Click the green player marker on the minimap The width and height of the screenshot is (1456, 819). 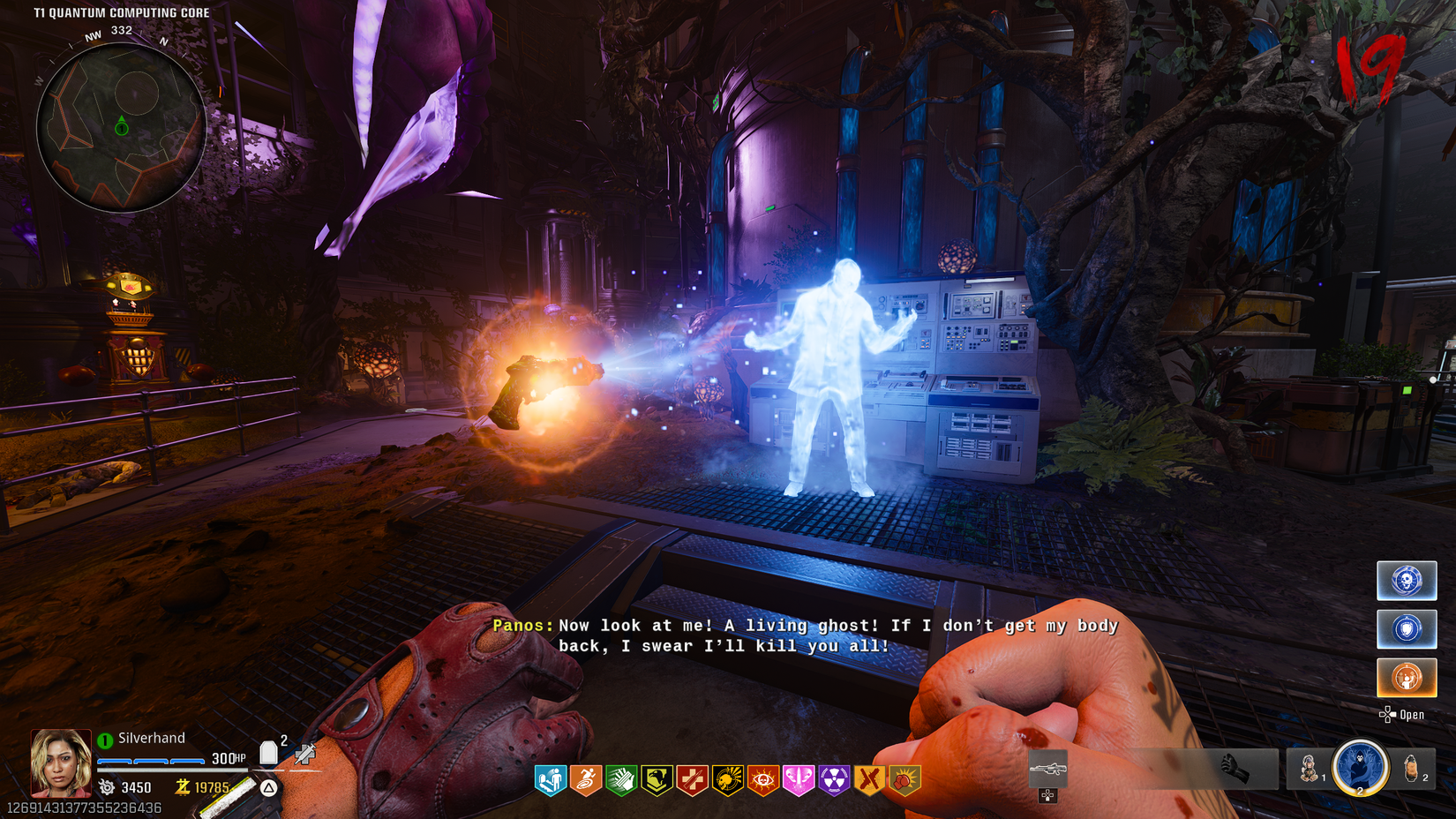[x=120, y=127]
